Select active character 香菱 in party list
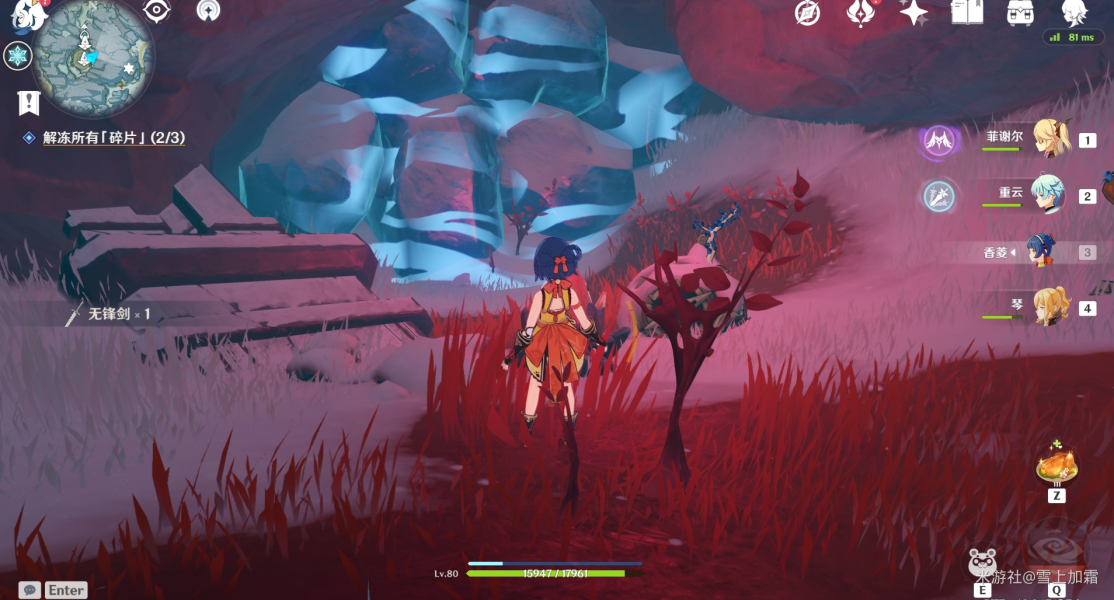 [1041, 252]
